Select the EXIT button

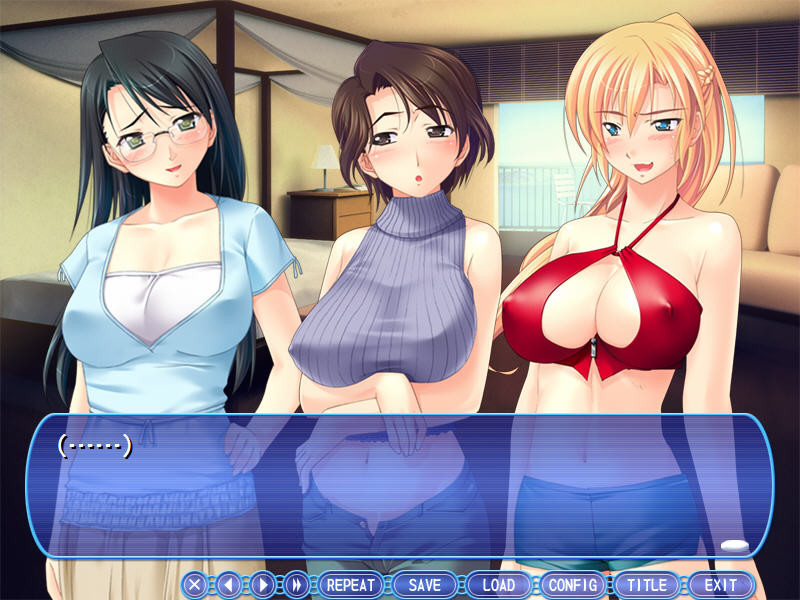[720, 585]
